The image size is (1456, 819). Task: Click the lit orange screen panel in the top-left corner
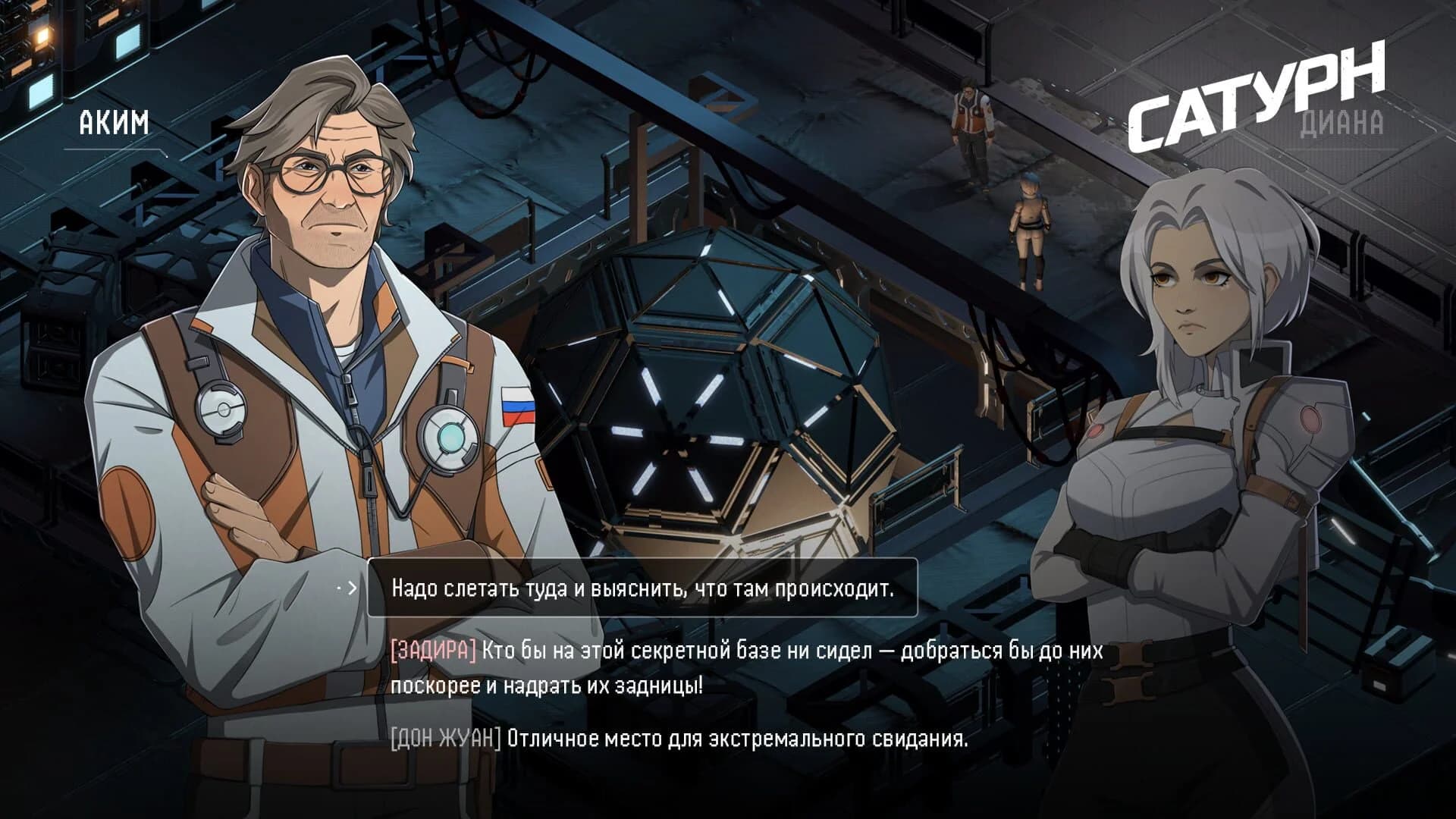click(x=42, y=34)
